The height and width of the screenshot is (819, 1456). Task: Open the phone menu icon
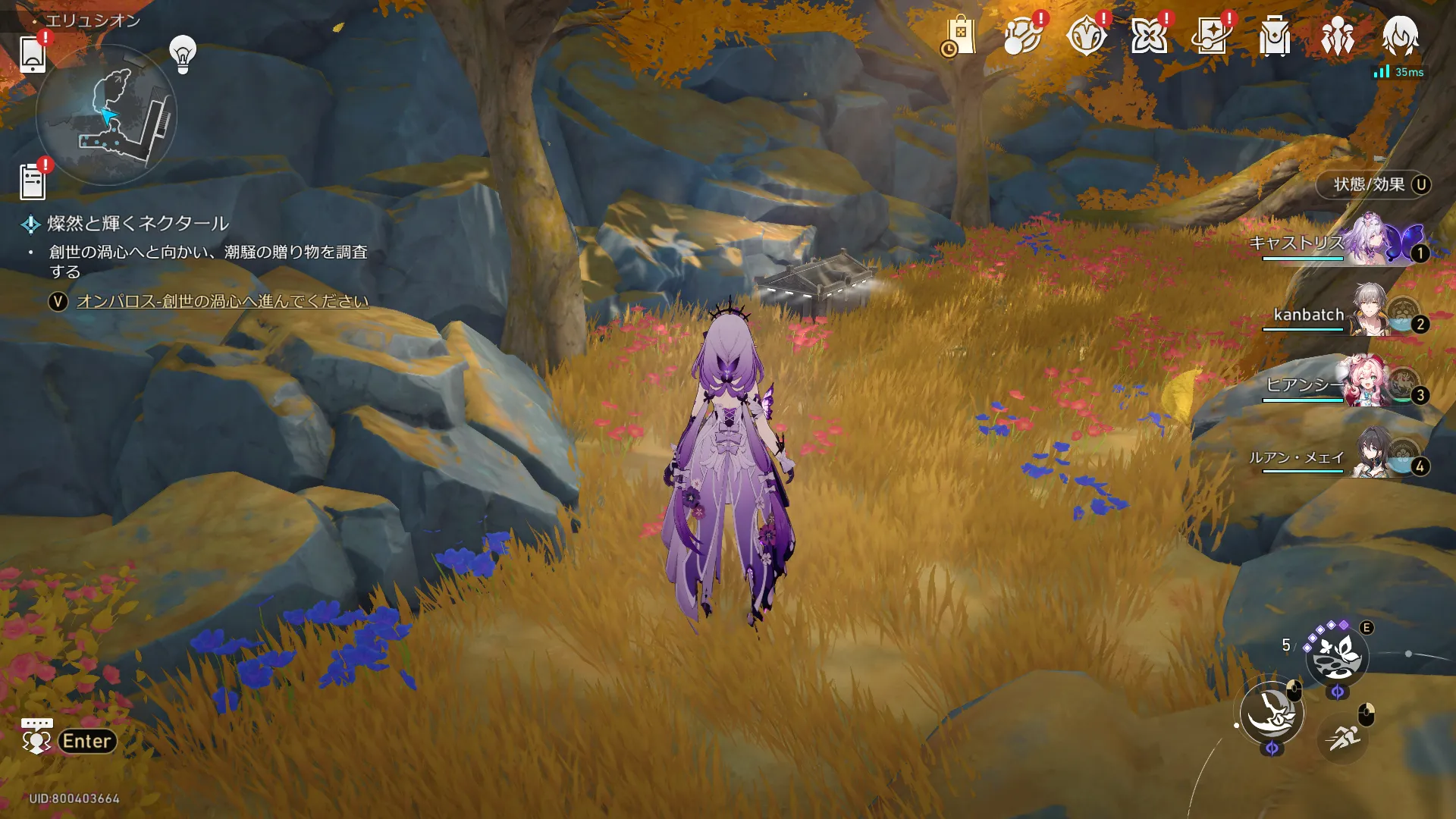pos(33,54)
